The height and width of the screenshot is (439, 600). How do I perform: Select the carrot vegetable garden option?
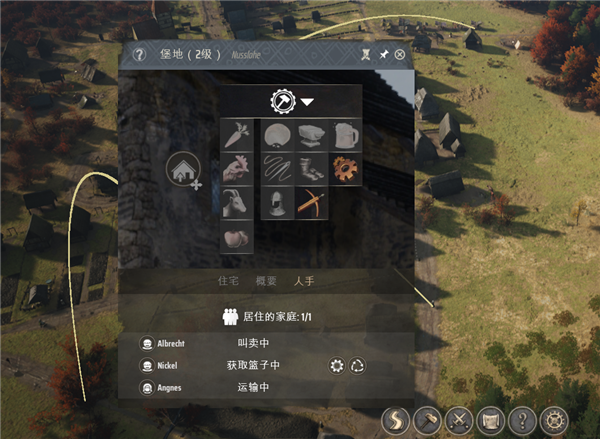point(237,133)
